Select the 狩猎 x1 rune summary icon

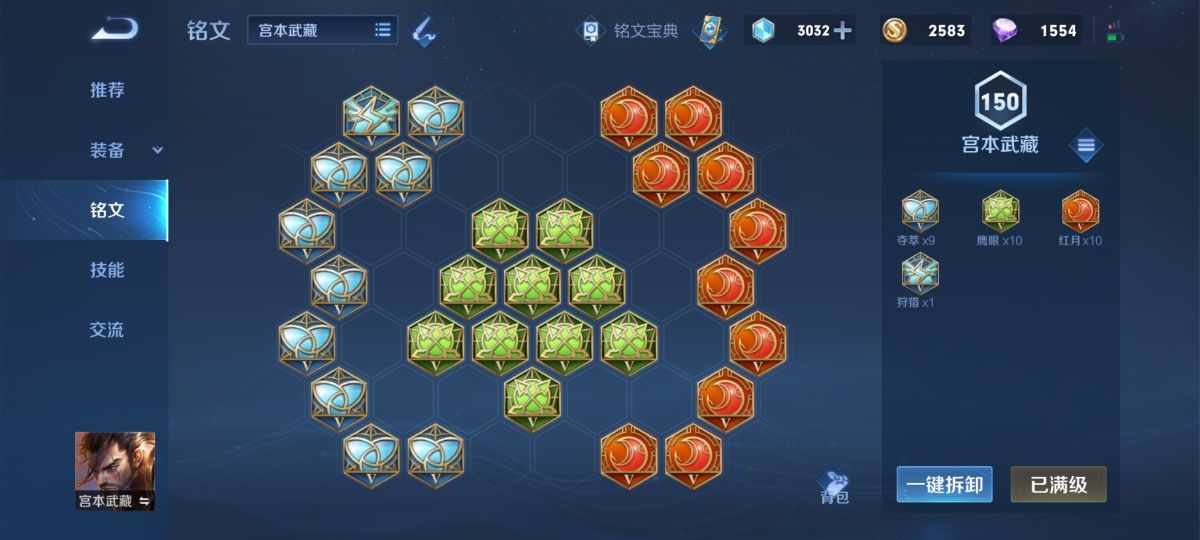tap(920, 272)
